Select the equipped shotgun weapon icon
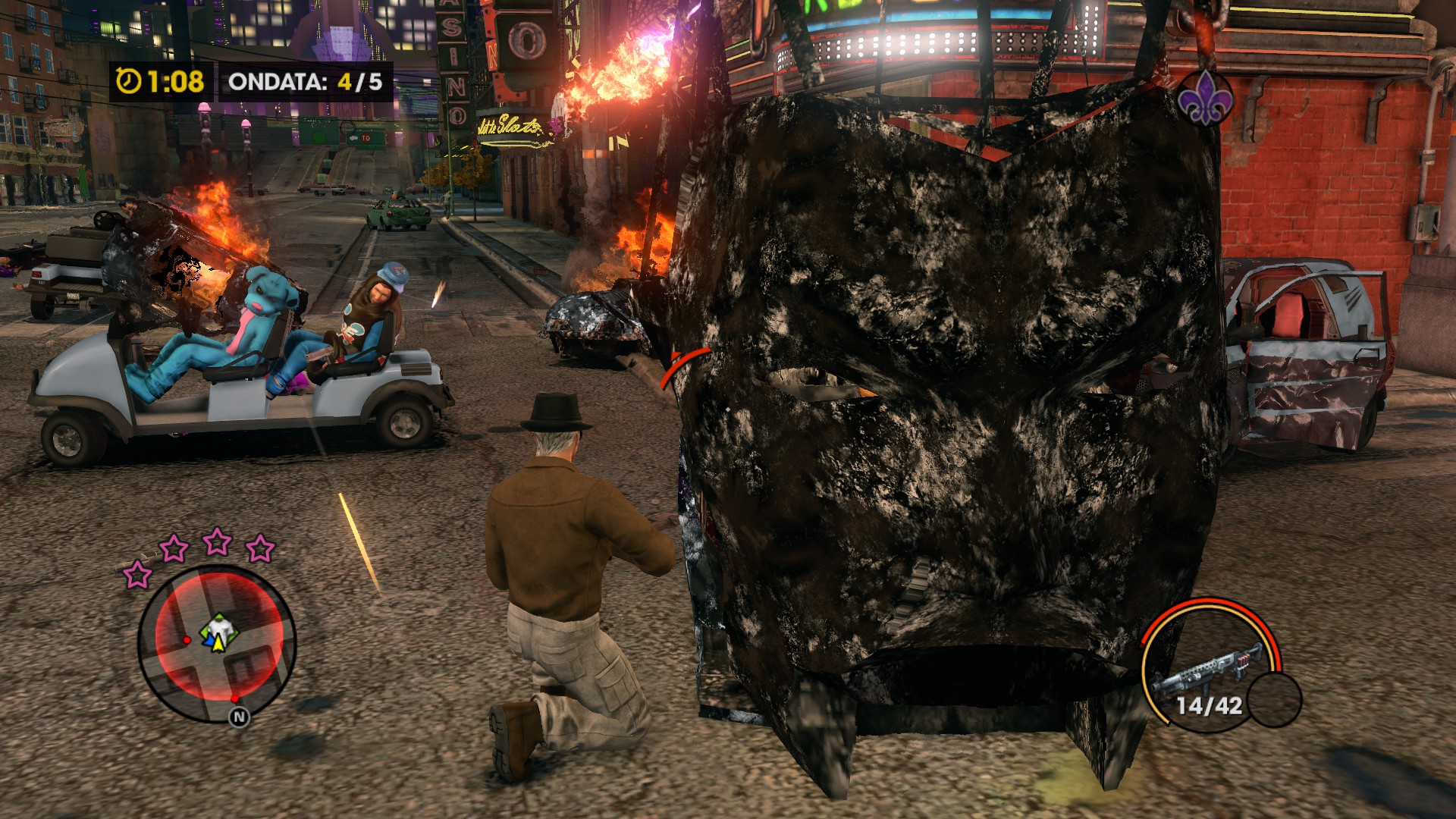 (x=1207, y=666)
